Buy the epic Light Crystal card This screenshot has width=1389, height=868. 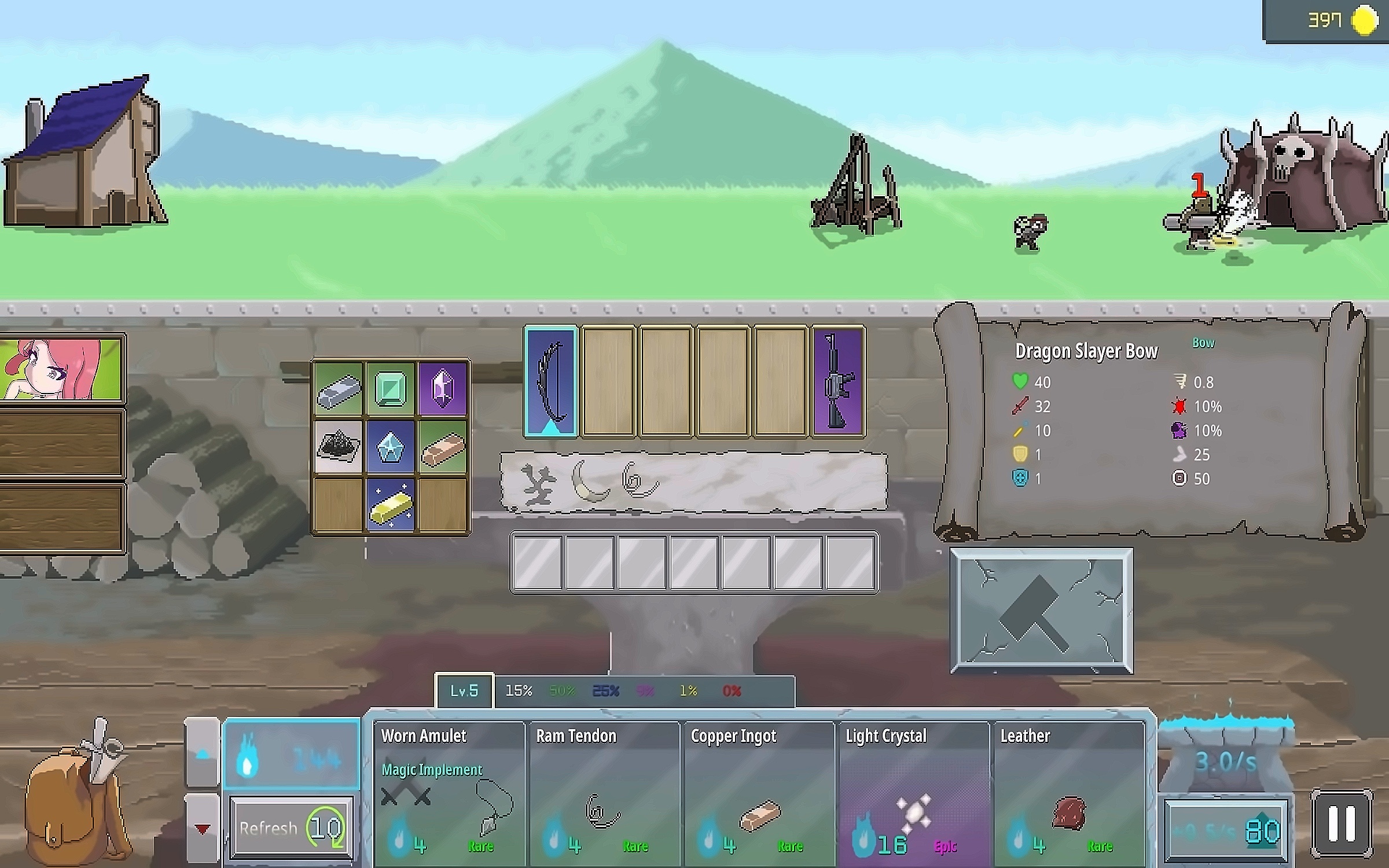tap(913, 792)
